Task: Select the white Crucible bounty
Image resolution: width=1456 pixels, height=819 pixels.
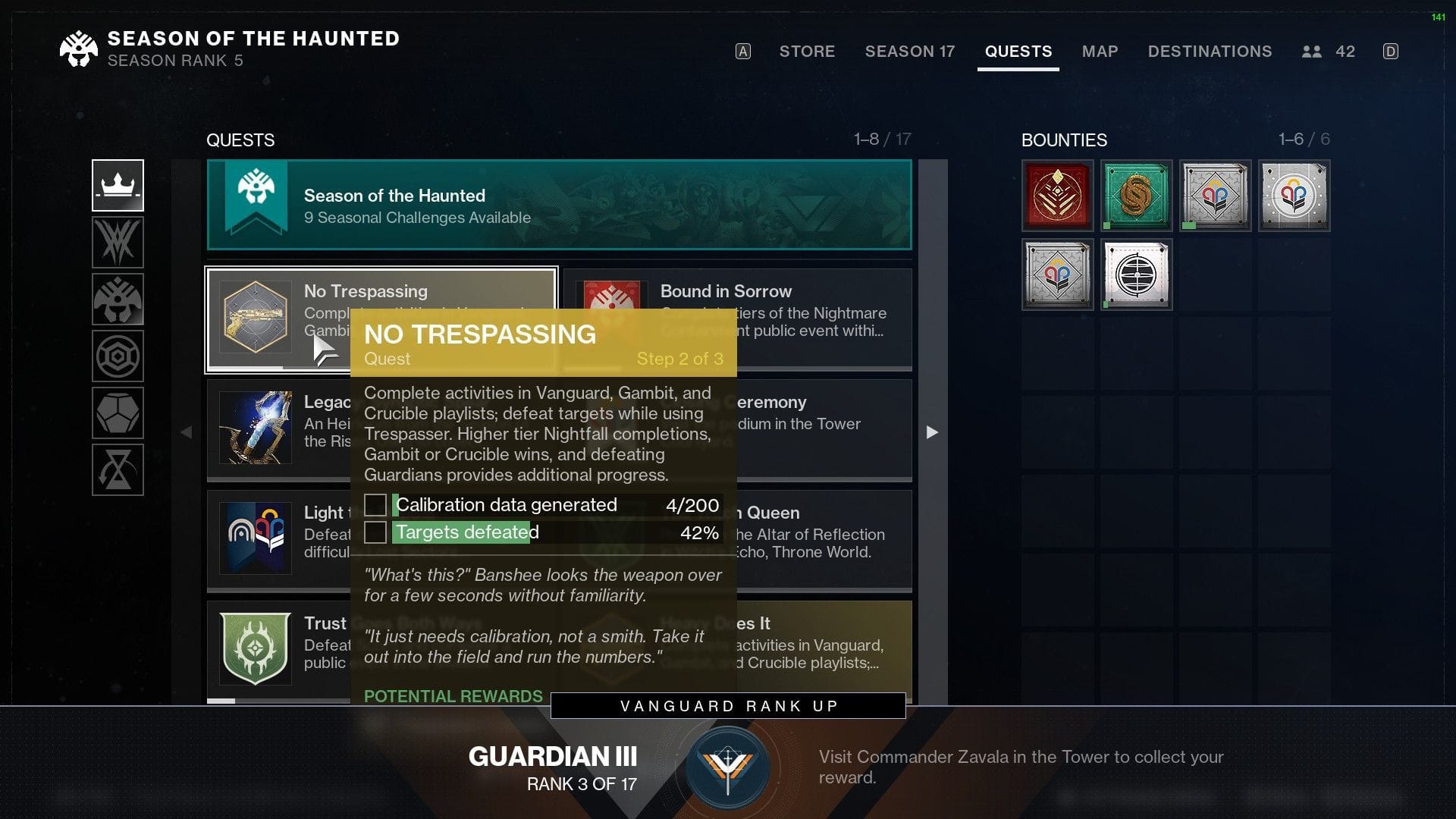Action: (x=1293, y=195)
